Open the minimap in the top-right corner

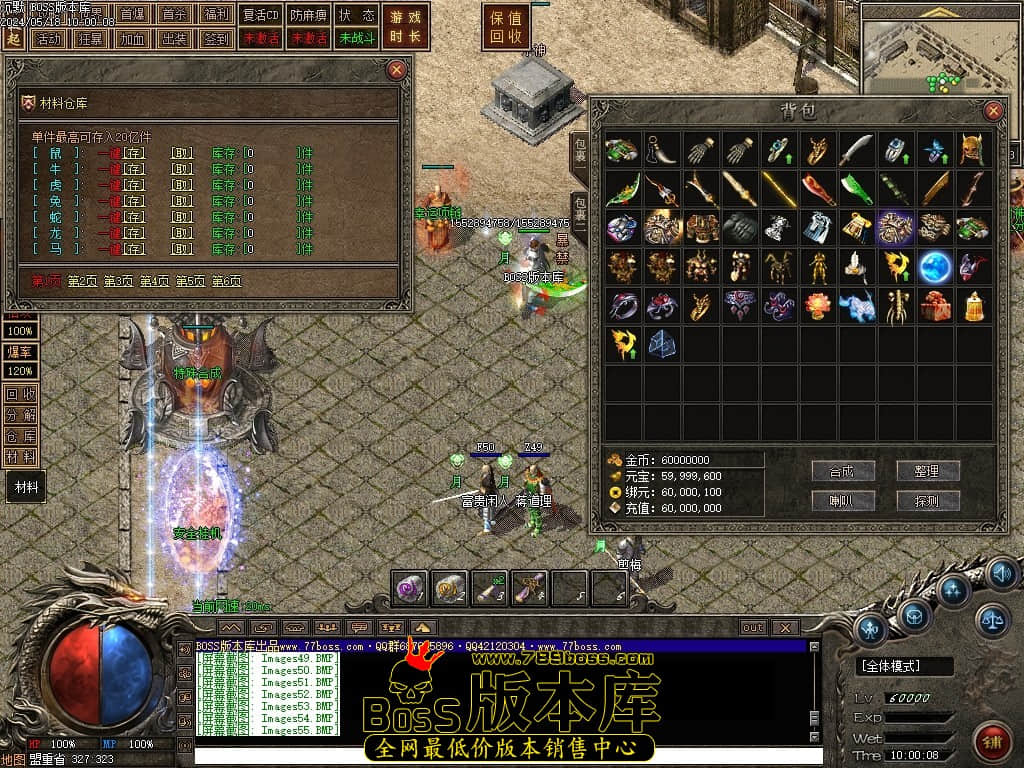click(938, 60)
